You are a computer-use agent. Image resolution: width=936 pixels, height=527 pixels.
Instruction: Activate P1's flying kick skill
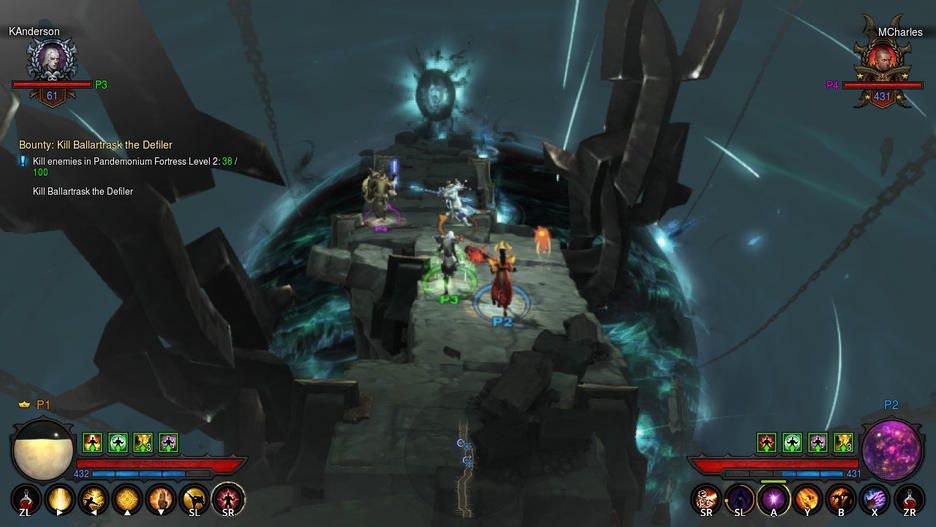pos(195,498)
